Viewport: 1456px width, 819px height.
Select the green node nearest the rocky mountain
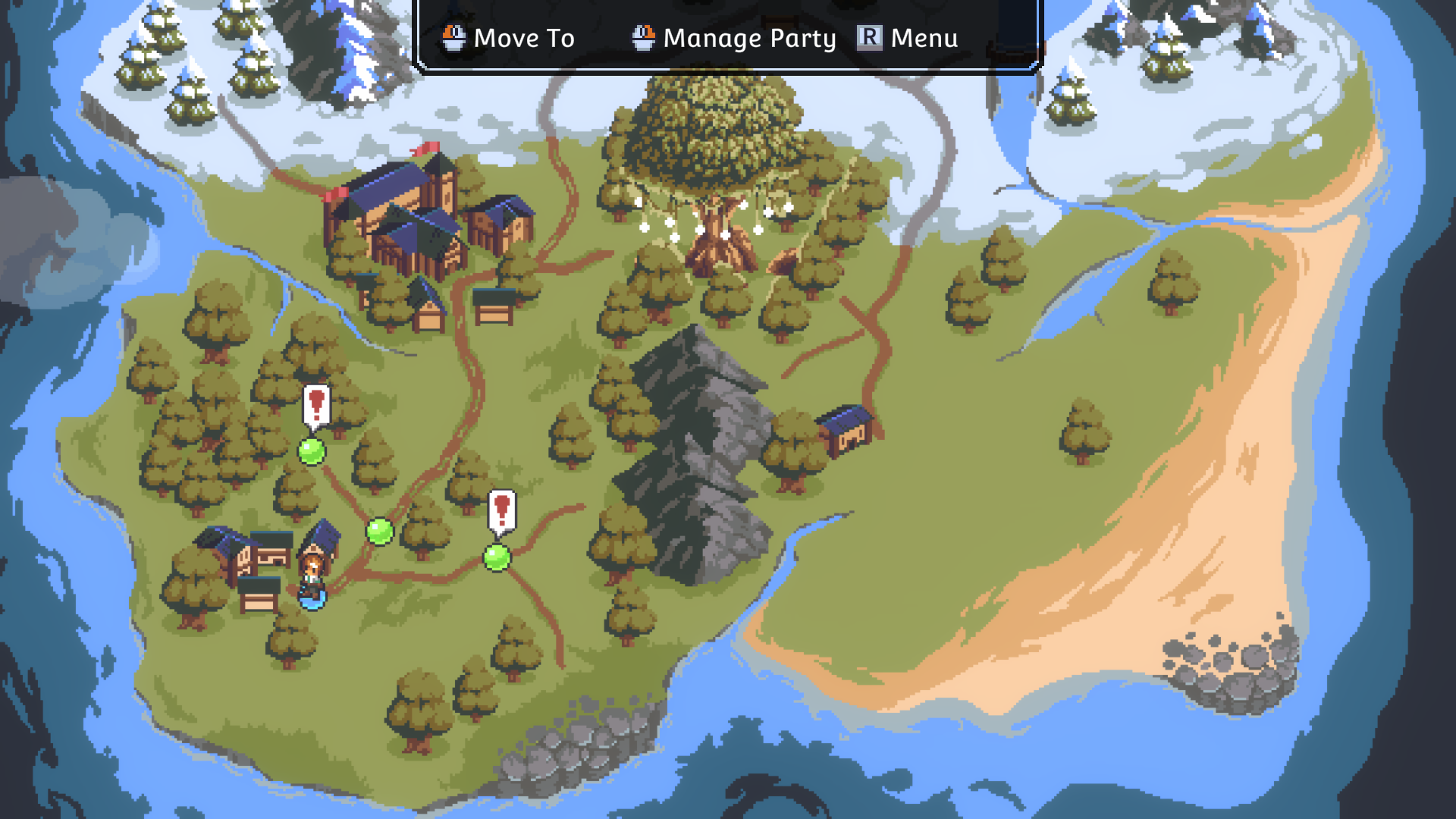497,557
